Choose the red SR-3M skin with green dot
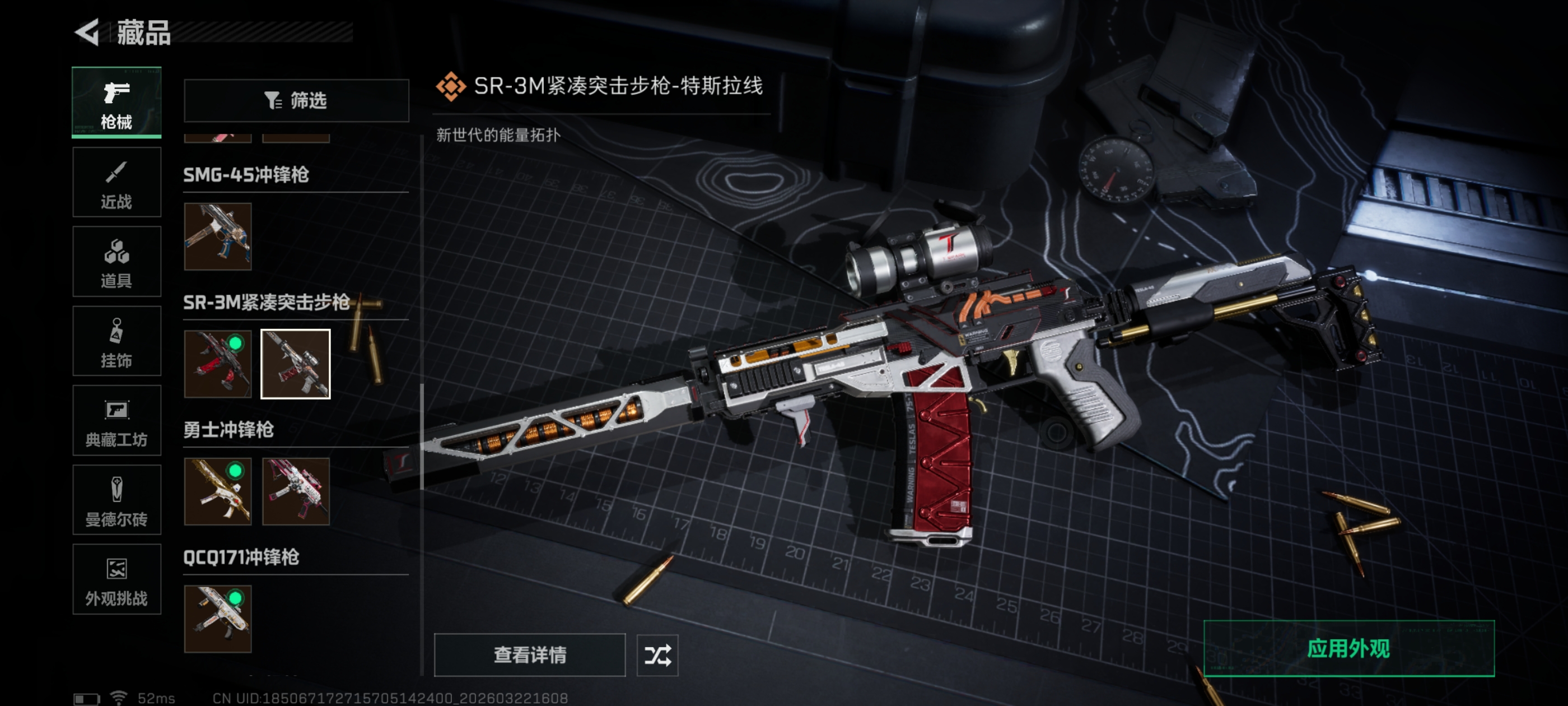Screen dimensions: 1568x706 tap(218, 364)
